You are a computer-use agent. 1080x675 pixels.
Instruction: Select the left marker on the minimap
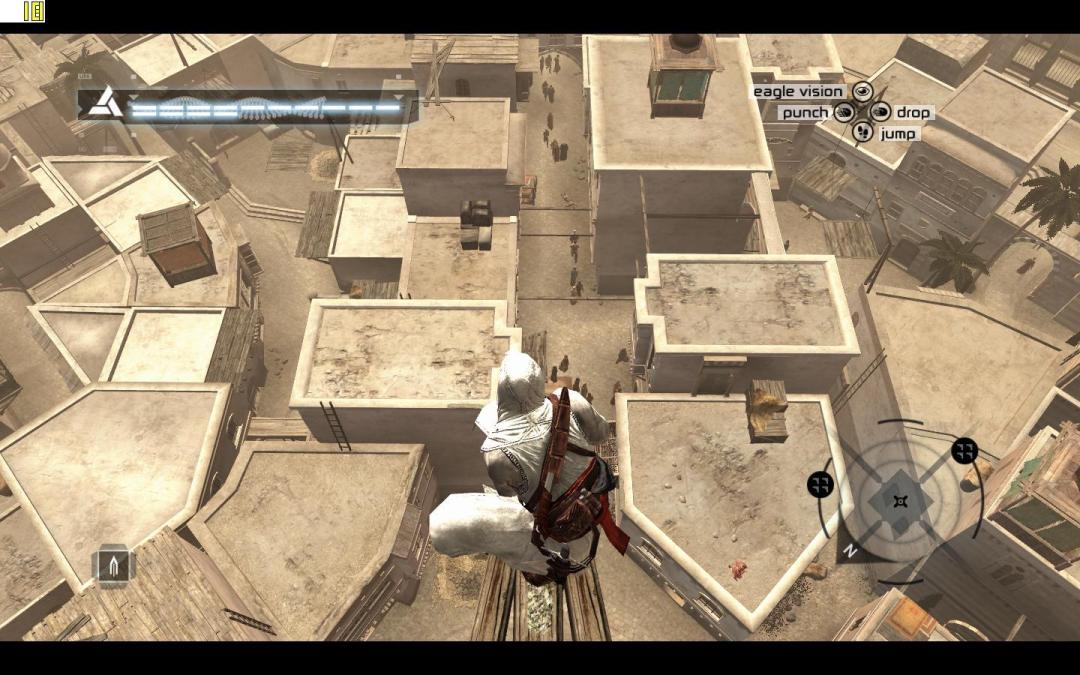click(820, 485)
